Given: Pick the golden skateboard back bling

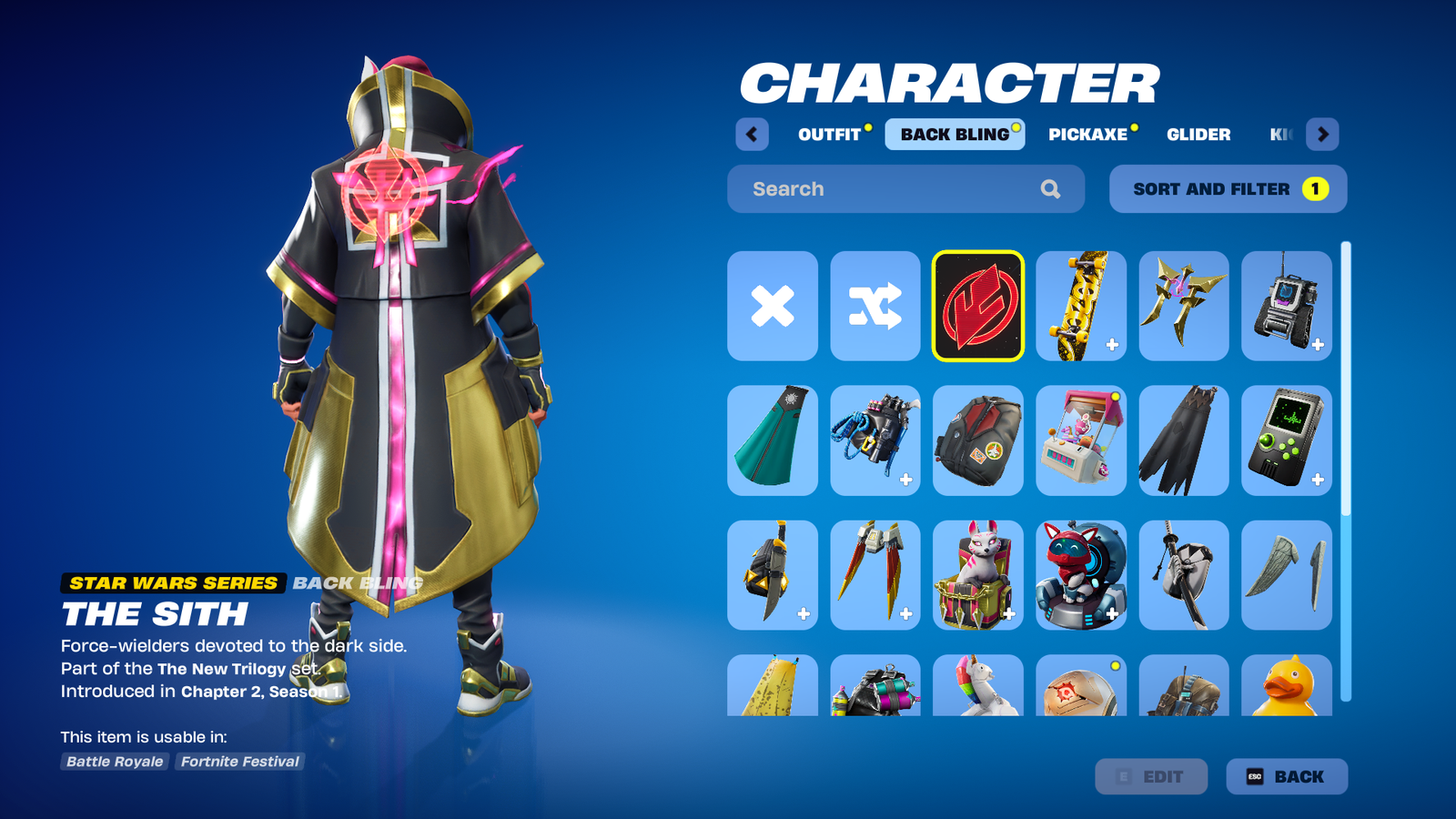Looking at the screenshot, I should pyautogui.click(x=1080, y=306).
